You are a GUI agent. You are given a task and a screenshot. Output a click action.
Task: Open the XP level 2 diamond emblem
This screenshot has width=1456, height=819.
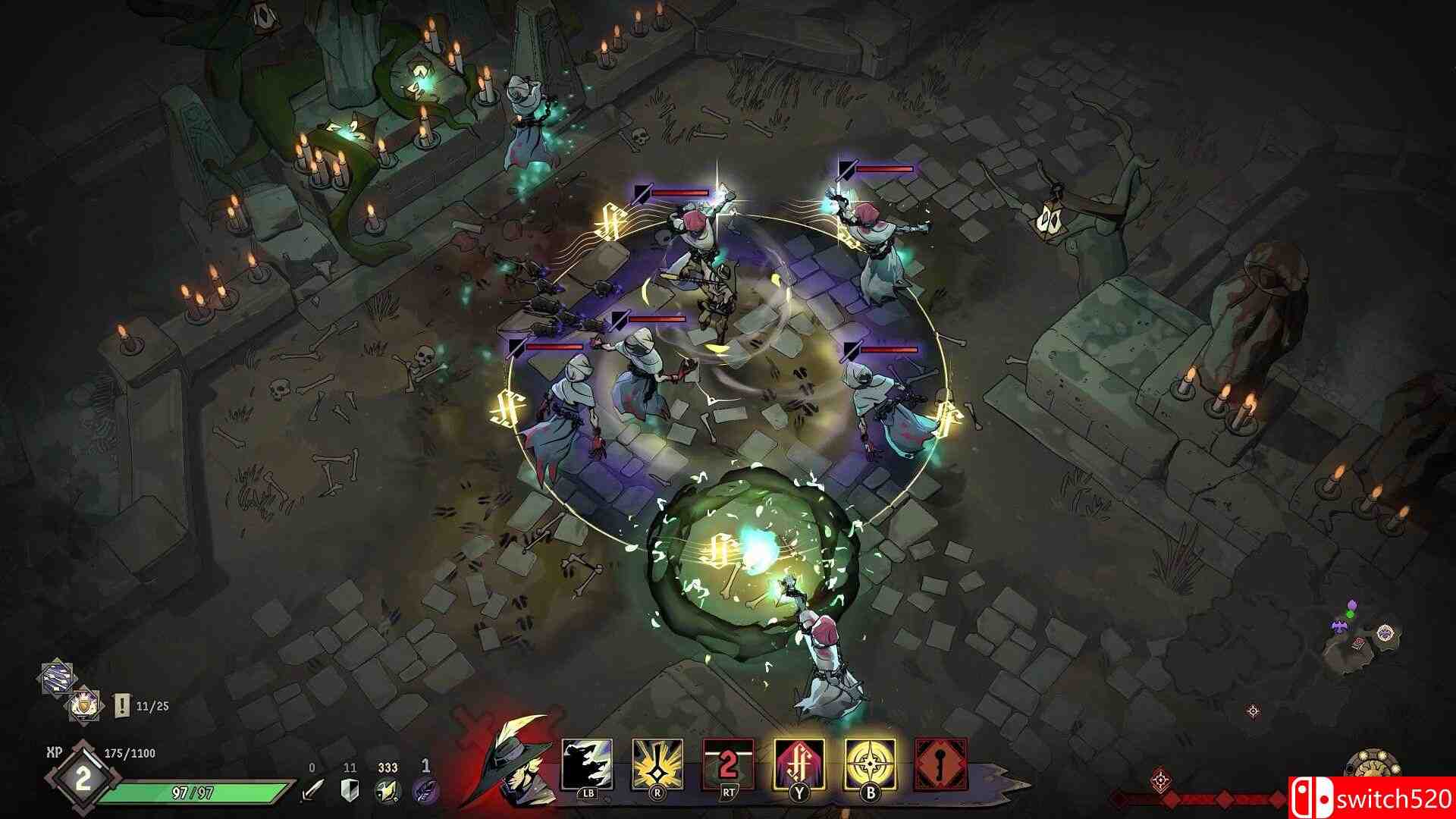(x=83, y=777)
